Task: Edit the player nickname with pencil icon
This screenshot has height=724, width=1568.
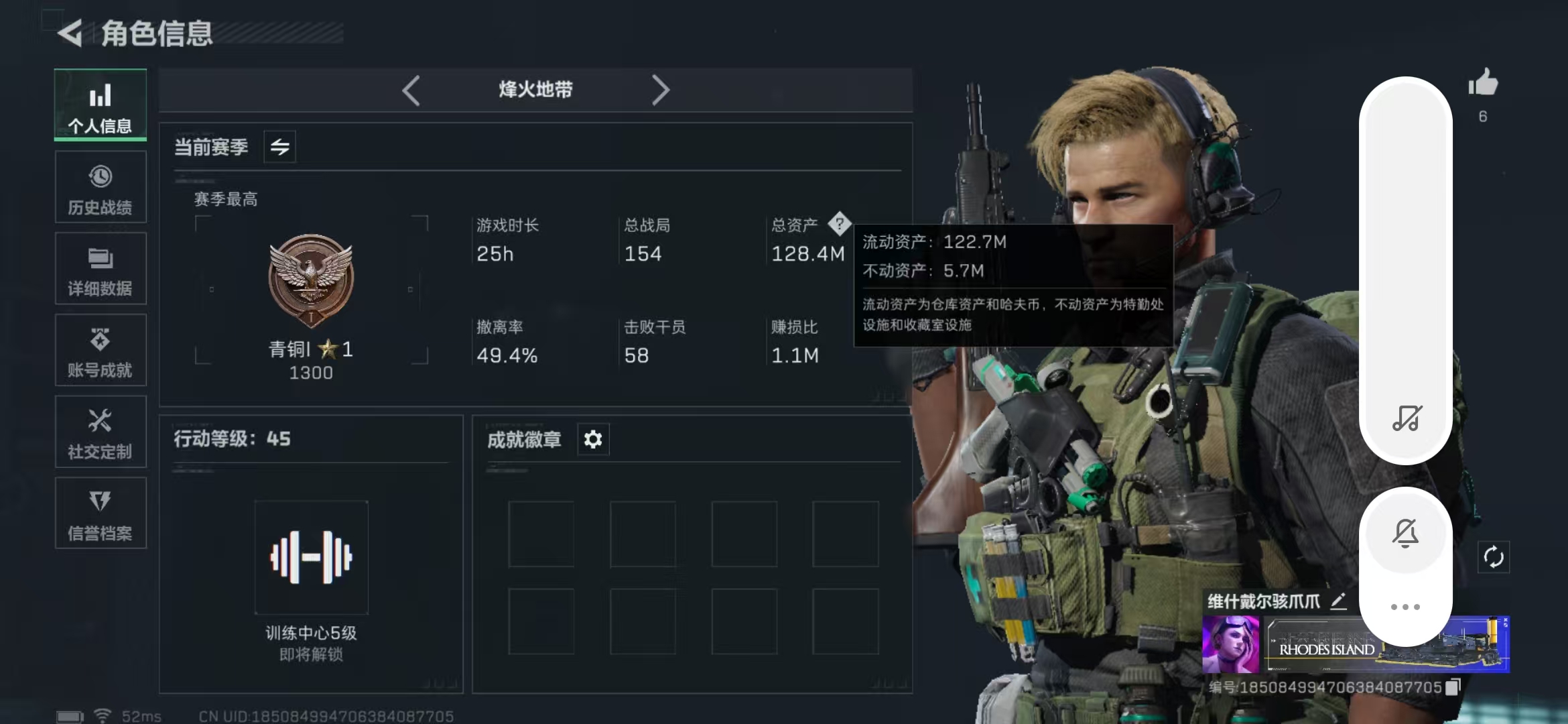Action: 1338,601
